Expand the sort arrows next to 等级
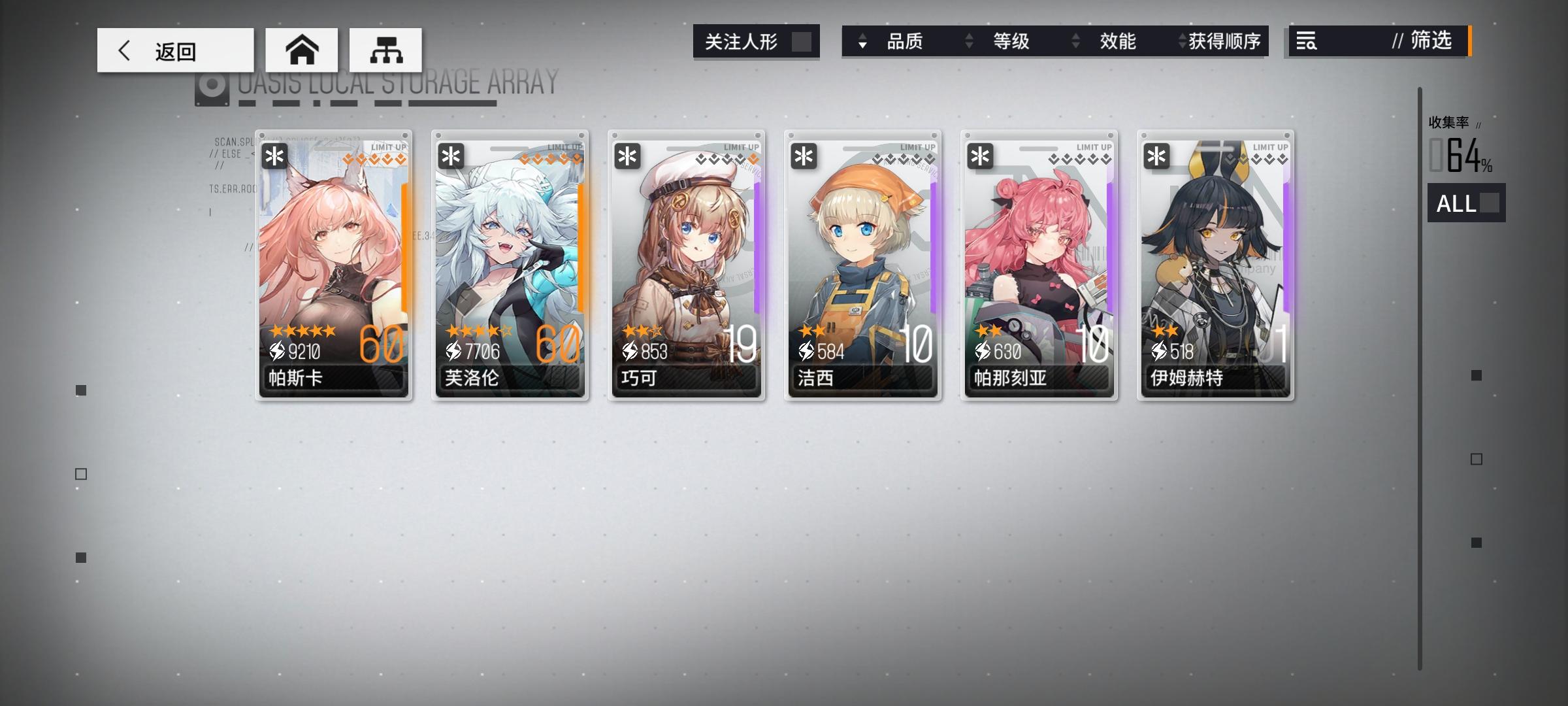This screenshot has width=1568, height=706. tap(968, 42)
